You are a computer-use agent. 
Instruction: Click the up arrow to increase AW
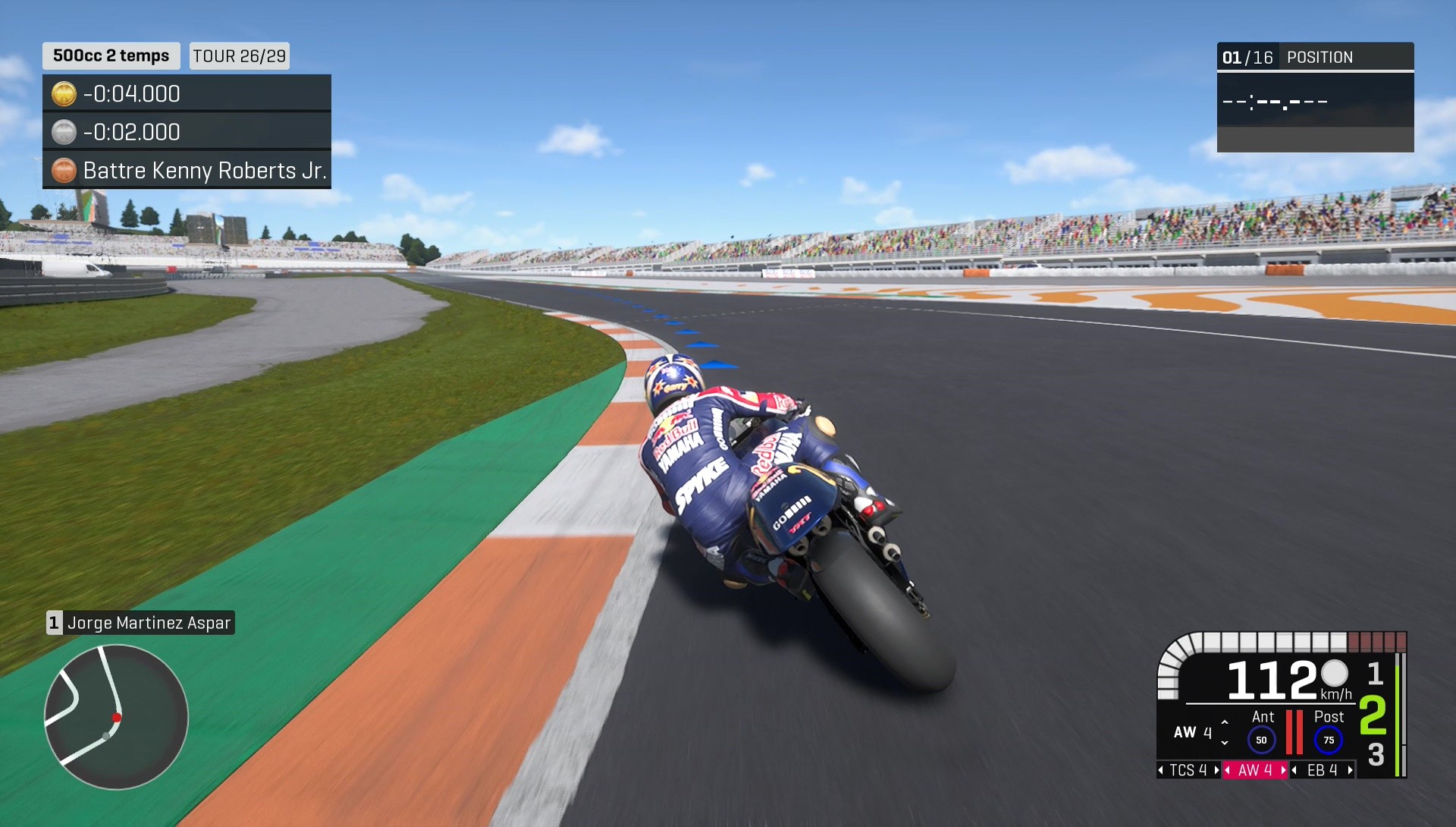point(1224,722)
